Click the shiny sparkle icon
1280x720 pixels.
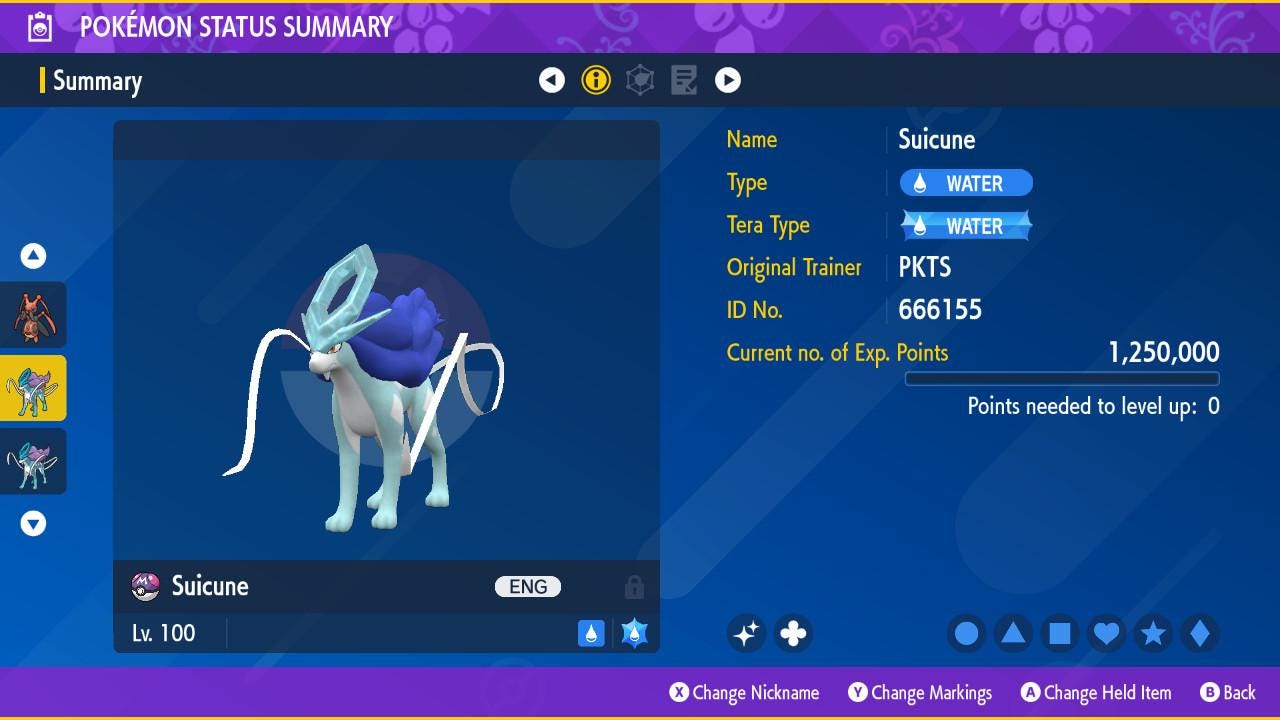click(x=746, y=634)
